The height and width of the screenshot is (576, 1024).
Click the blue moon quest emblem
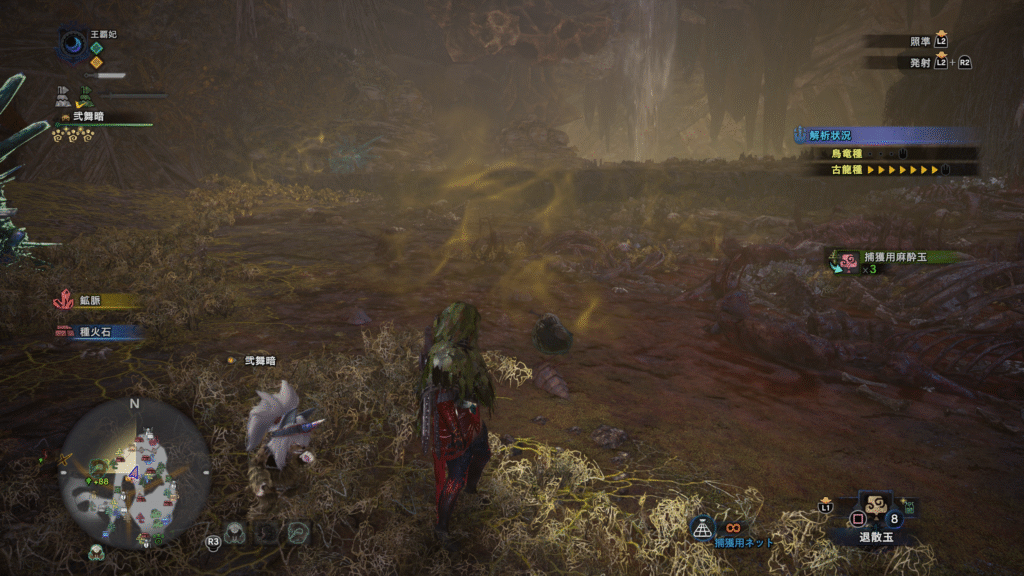(74, 43)
